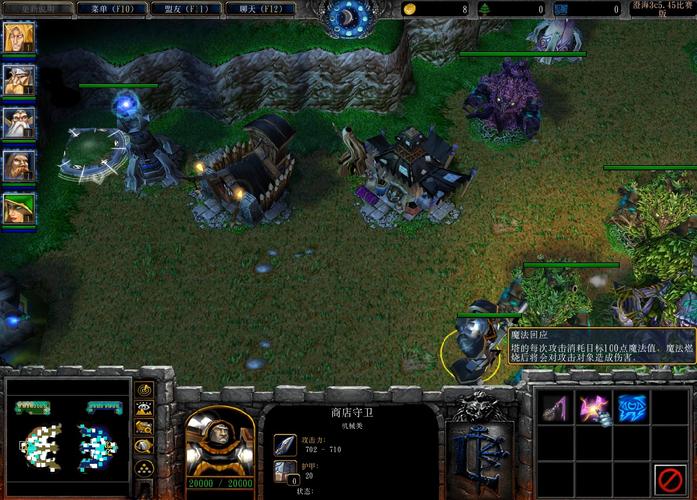Click the formation toggle button with triangle dots
The image size is (697, 500).
click(144, 467)
